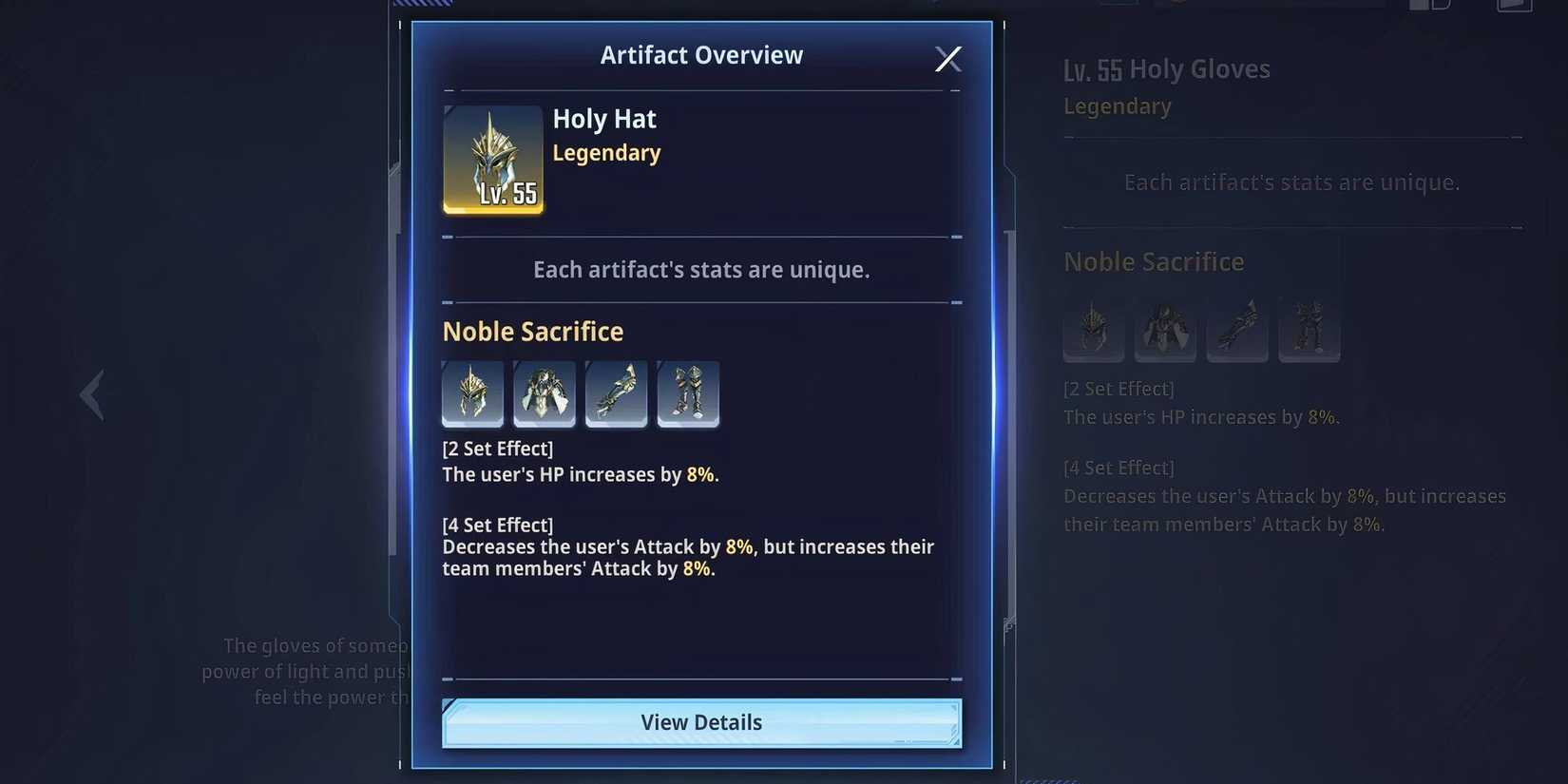Click the weapon icon under right panel Noble Sacrifice
1568x784 pixels.
coord(1237,330)
